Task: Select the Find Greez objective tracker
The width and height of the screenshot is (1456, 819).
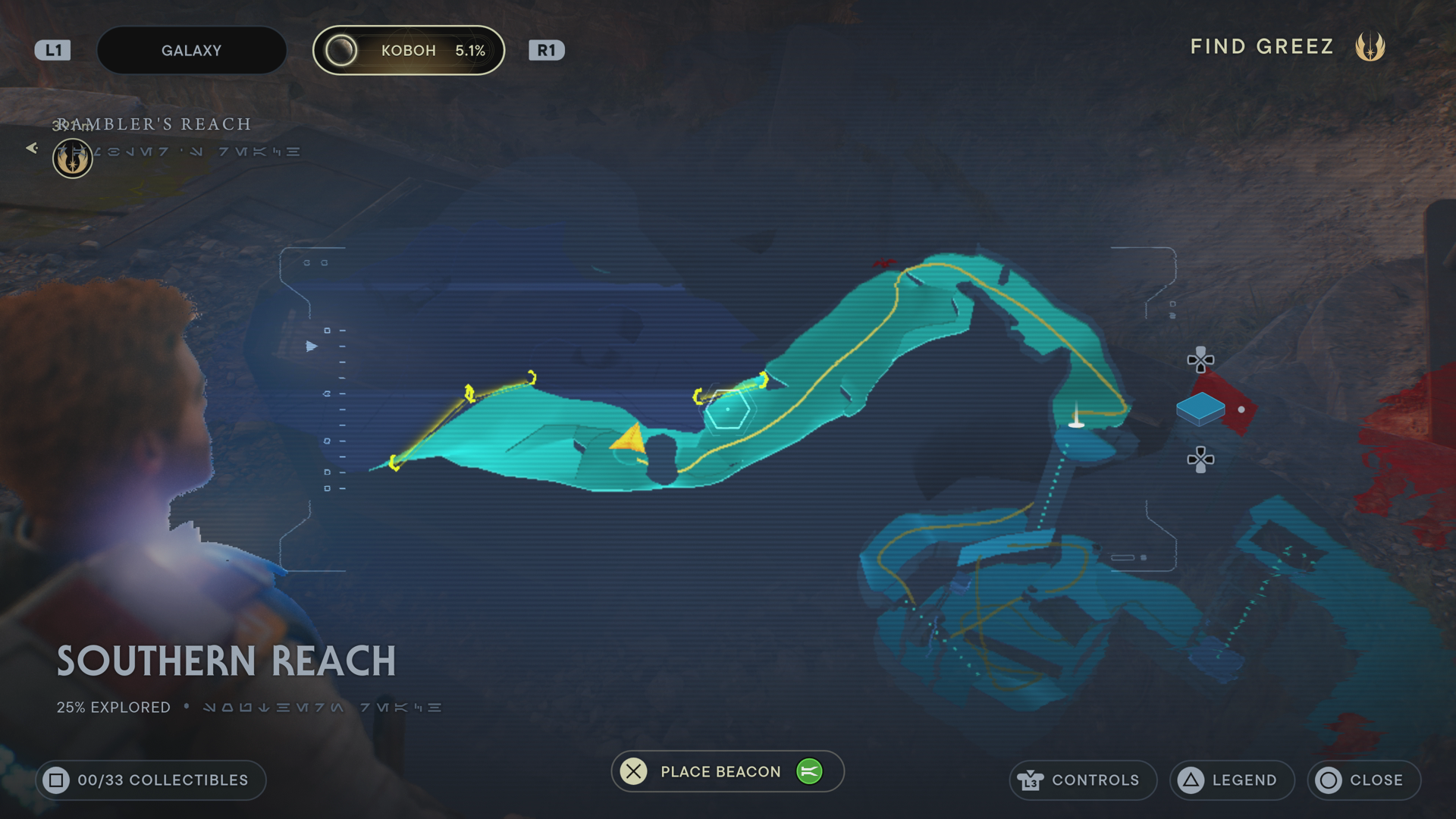Action: point(1287,47)
